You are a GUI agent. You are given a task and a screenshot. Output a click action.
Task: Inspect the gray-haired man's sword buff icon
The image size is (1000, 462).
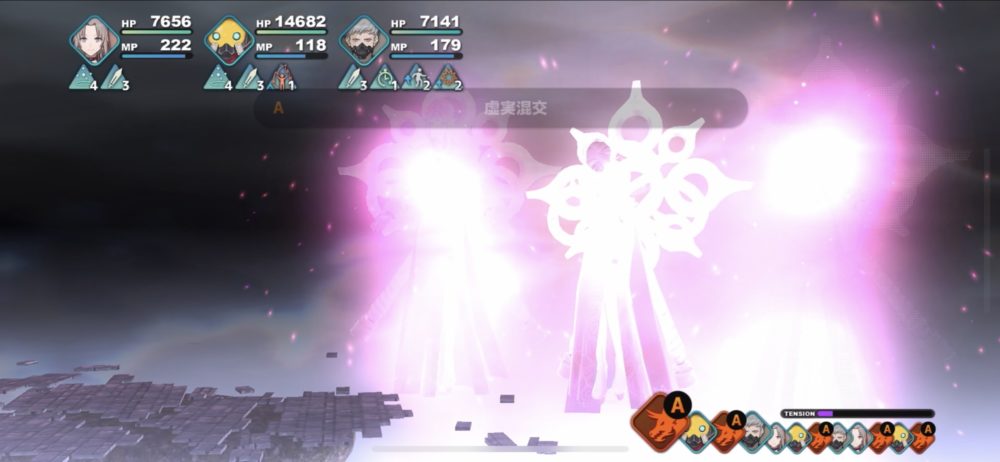click(353, 77)
